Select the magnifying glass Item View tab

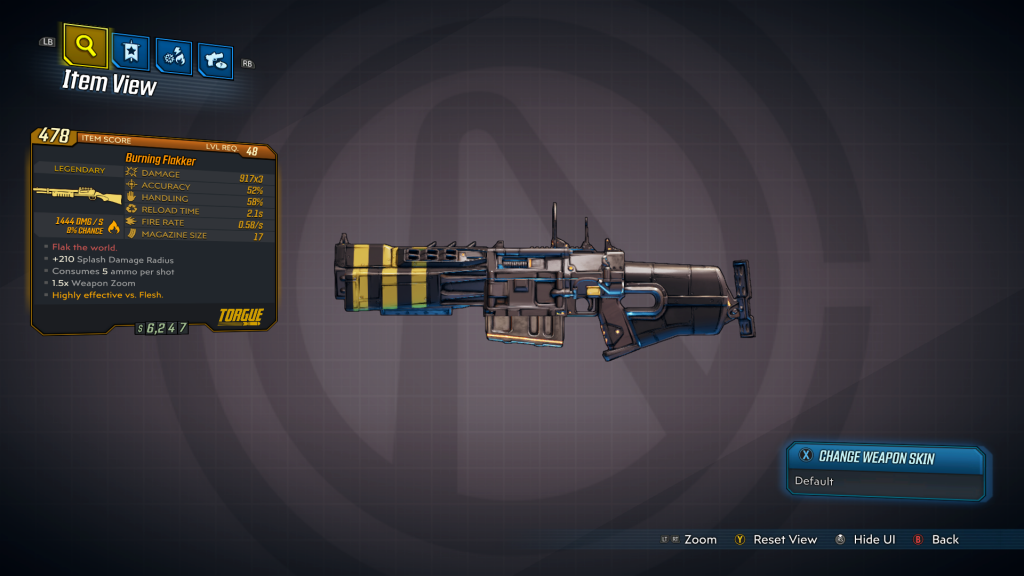tap(86, 45)
